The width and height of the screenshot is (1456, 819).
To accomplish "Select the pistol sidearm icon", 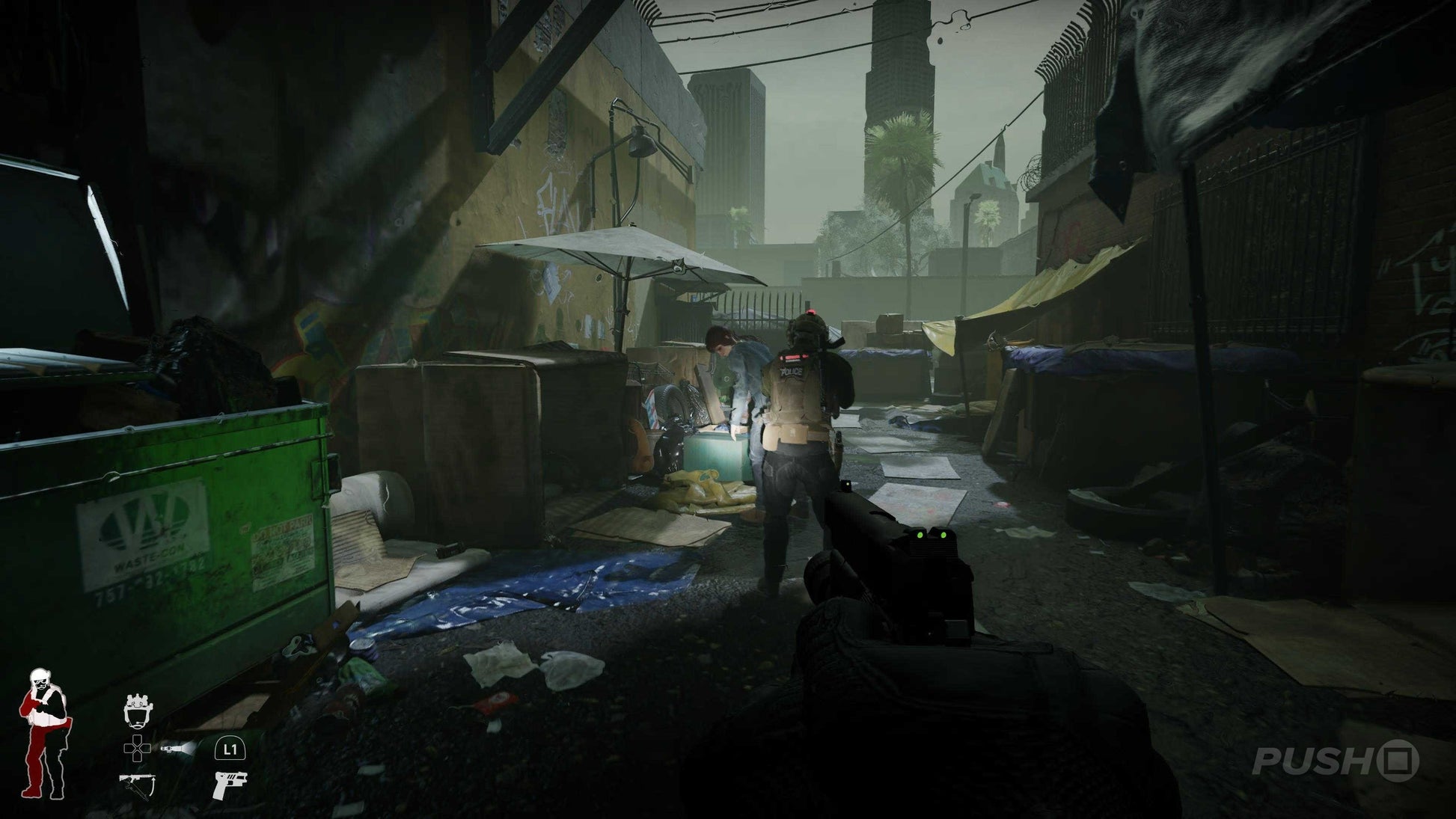I will pyautogui.click(x=230, y=785).
